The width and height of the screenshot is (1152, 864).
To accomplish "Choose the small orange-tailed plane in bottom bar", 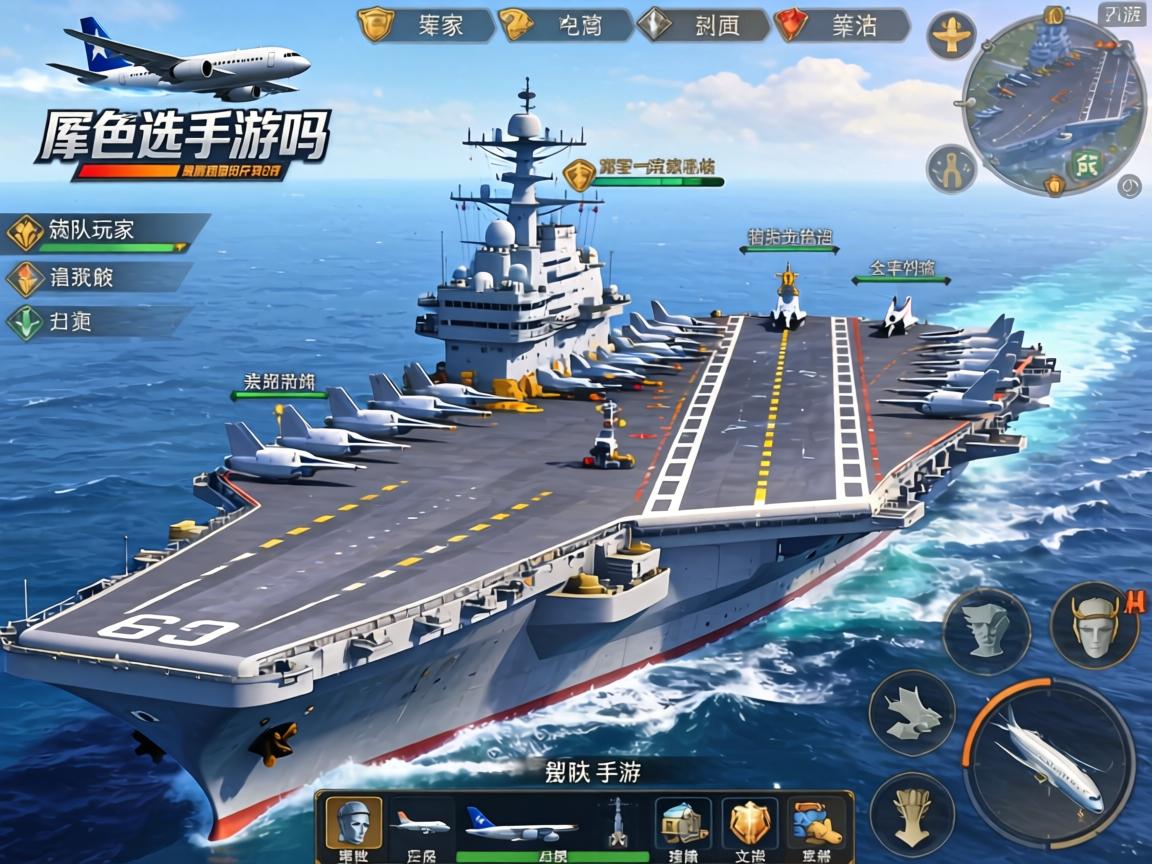I will 420,823.
